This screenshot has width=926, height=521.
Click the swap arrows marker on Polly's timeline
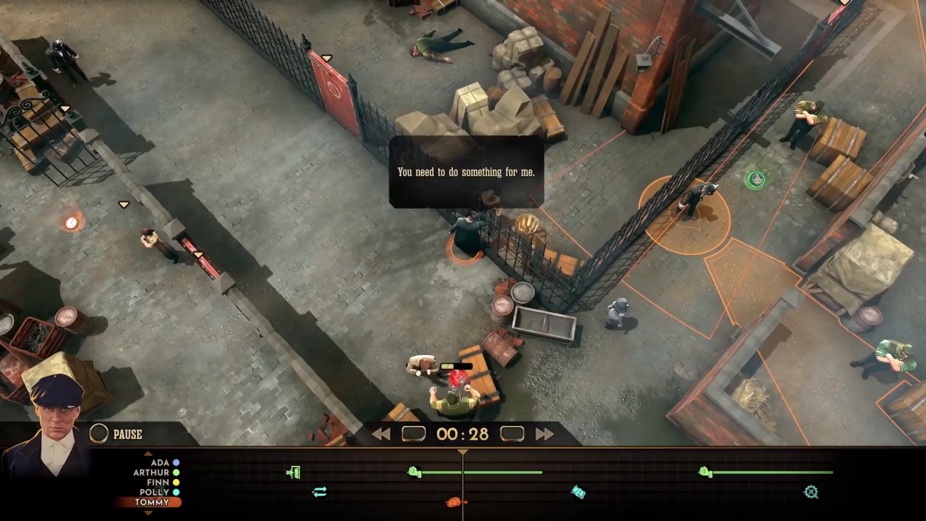(x=320, y=492)
